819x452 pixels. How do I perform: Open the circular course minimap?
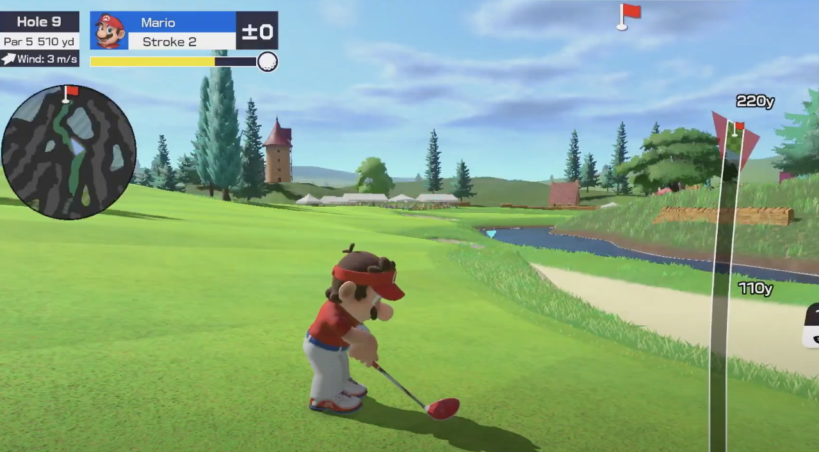coord(68,152)
